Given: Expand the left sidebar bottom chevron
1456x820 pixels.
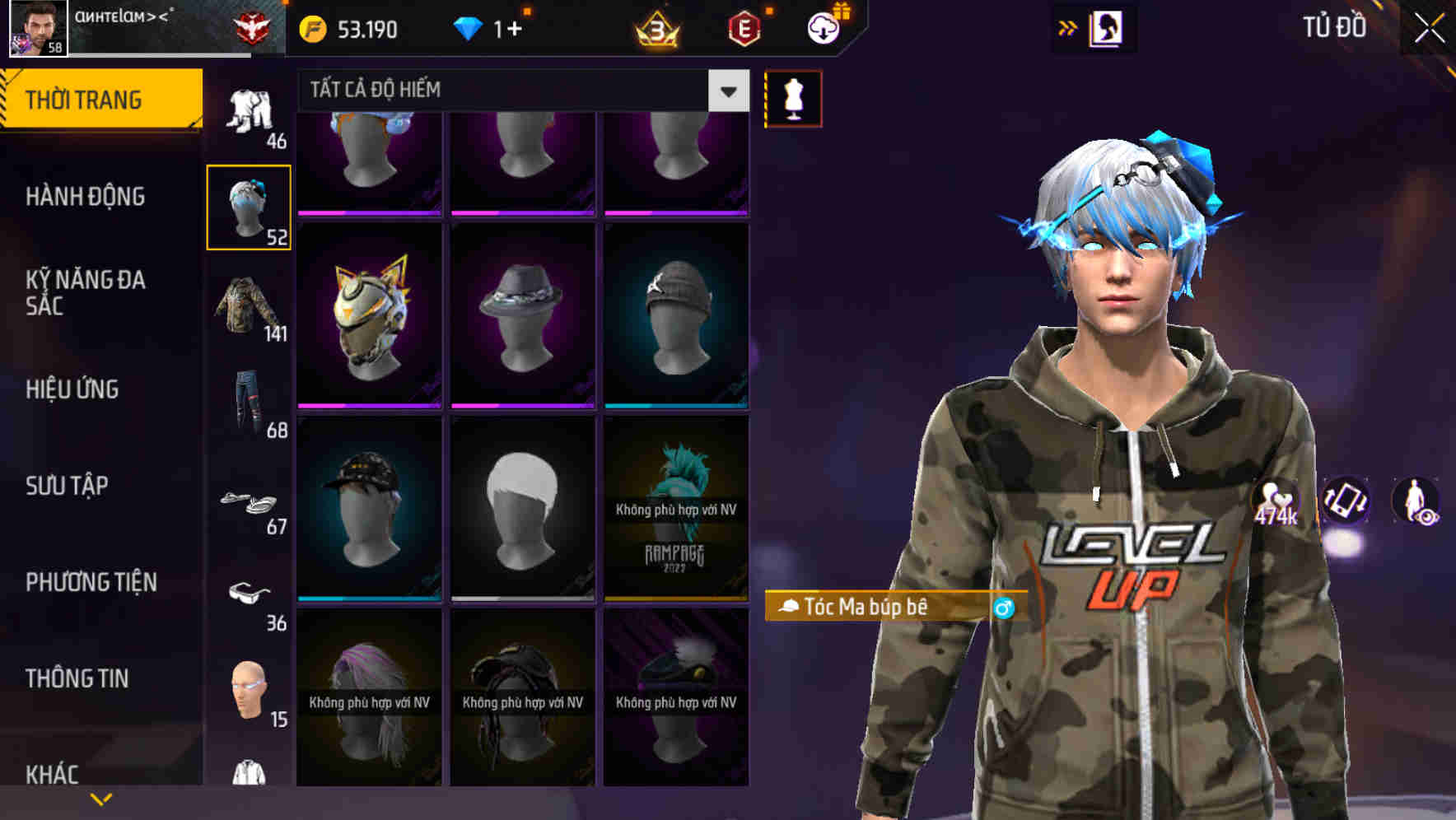Looking at the screenshot, I should [101, 797].
